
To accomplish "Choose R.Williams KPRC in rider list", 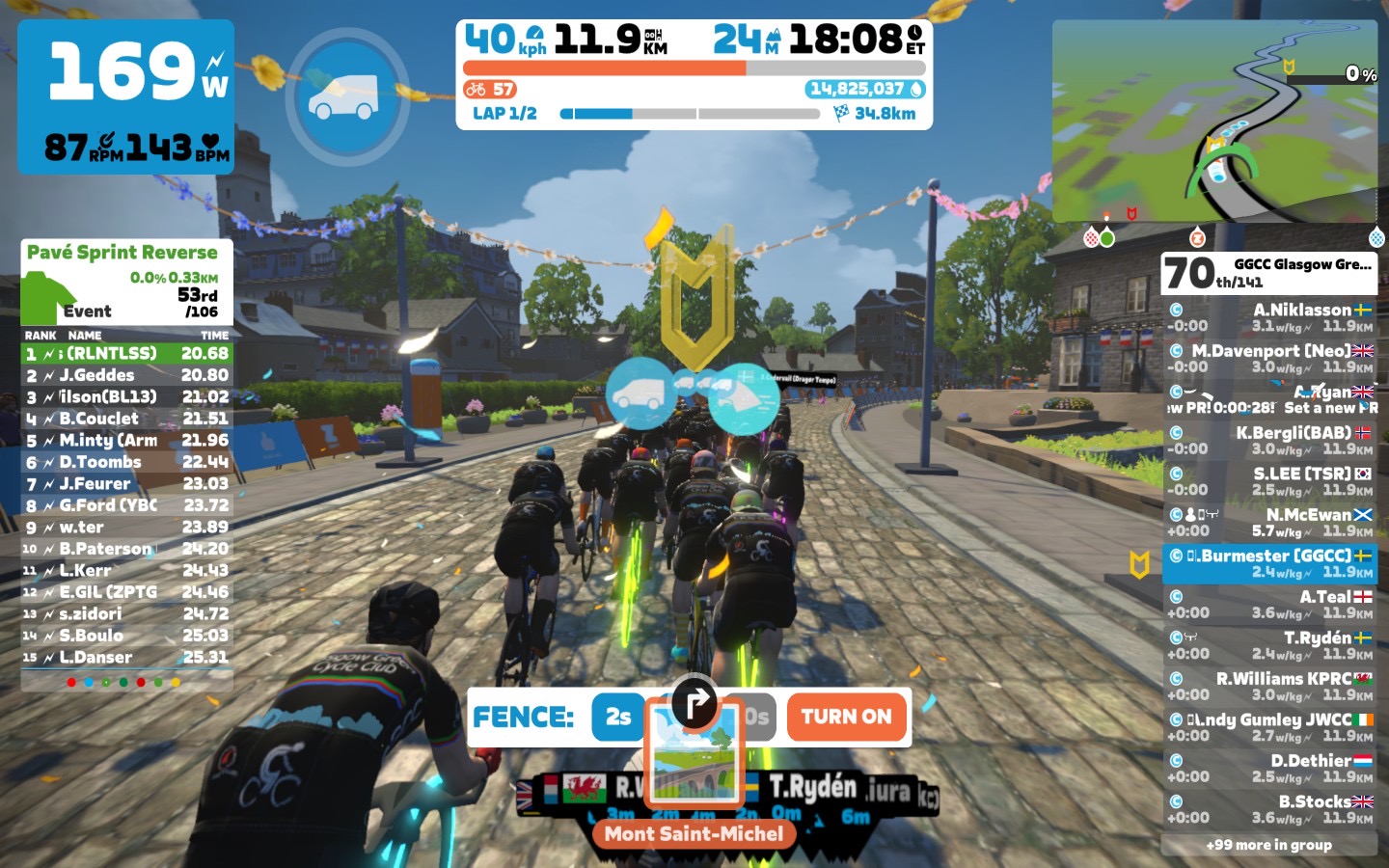I will click(1269, 686).
